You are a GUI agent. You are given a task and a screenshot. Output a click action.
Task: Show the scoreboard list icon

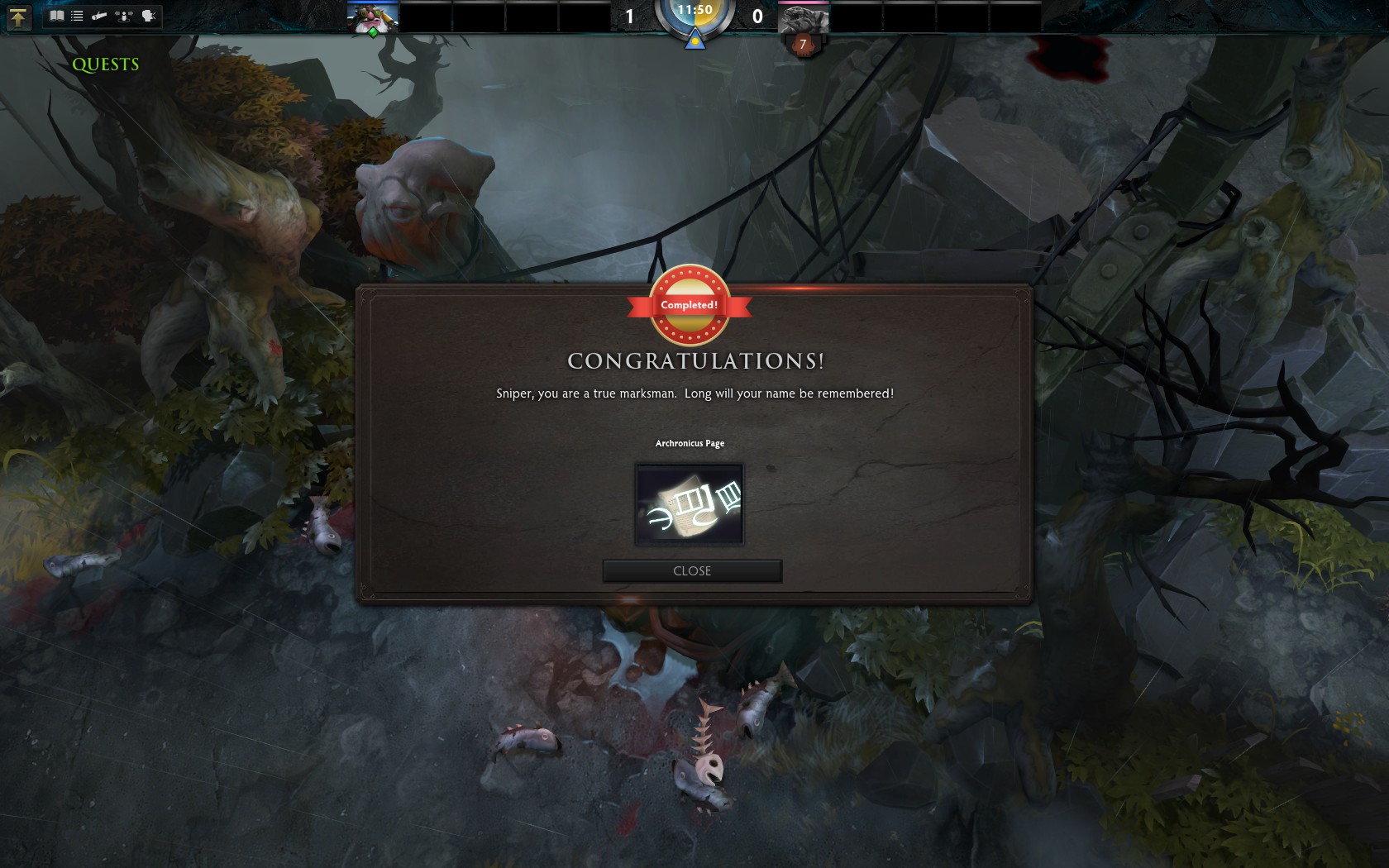(x=77, y=16)
